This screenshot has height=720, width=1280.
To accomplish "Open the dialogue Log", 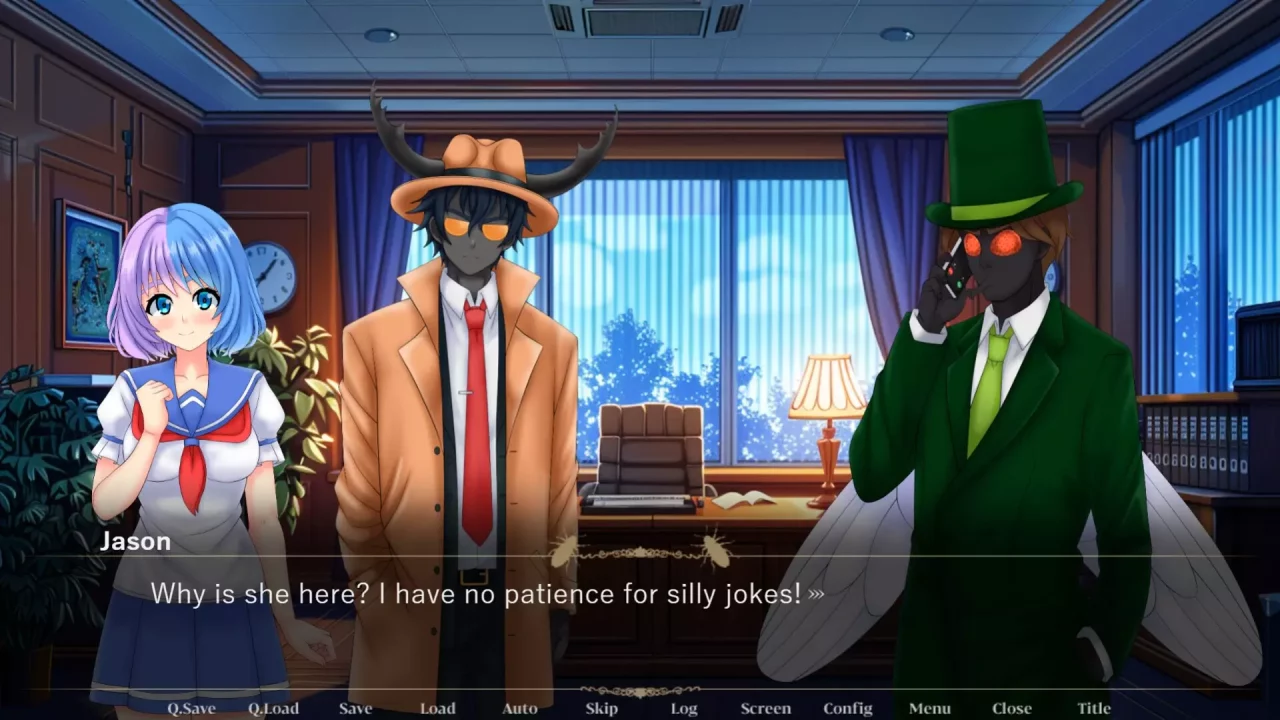I will click(684, 708).
